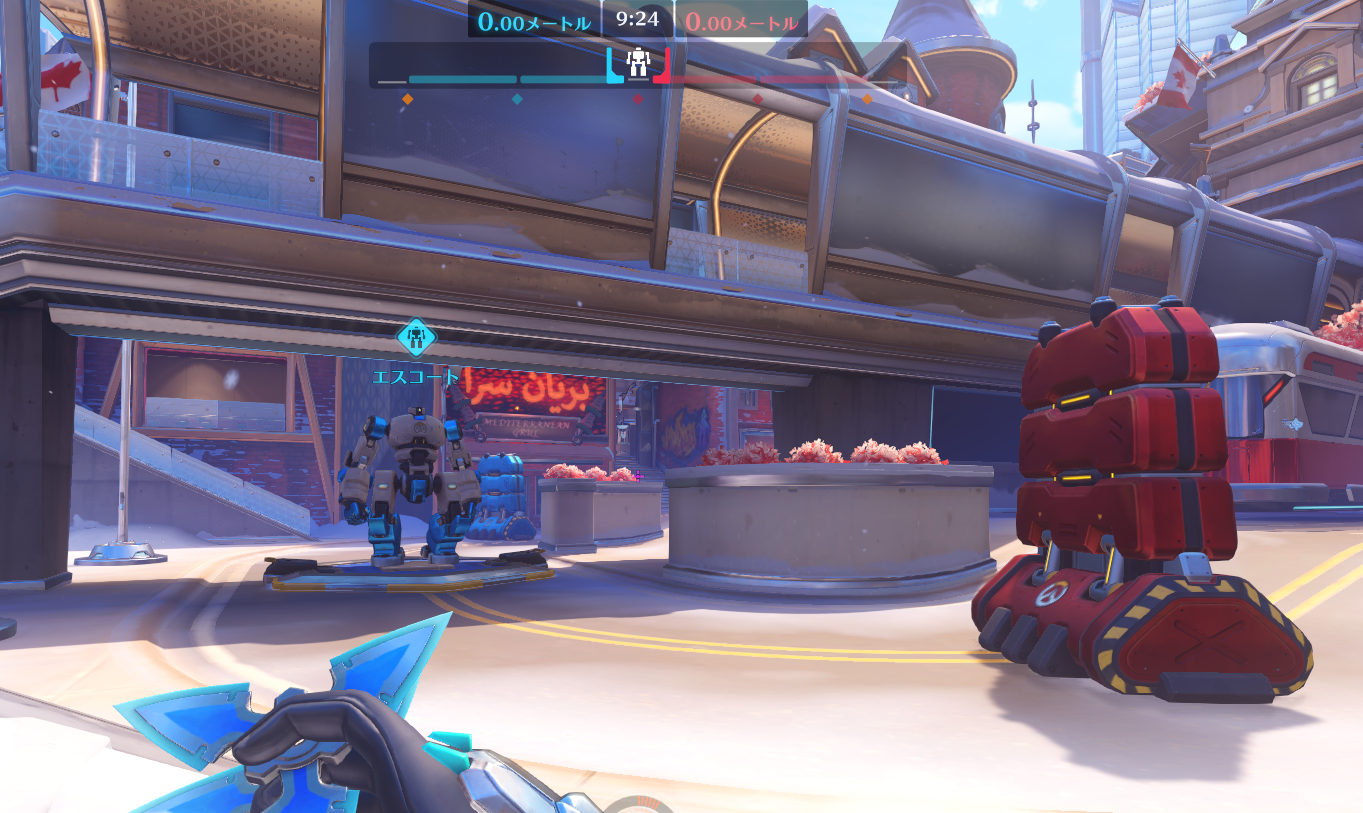Click the teal checkpoint diamond under the progress bar
The height and width of the screenshot is (813, 1363).
point(518,99)
